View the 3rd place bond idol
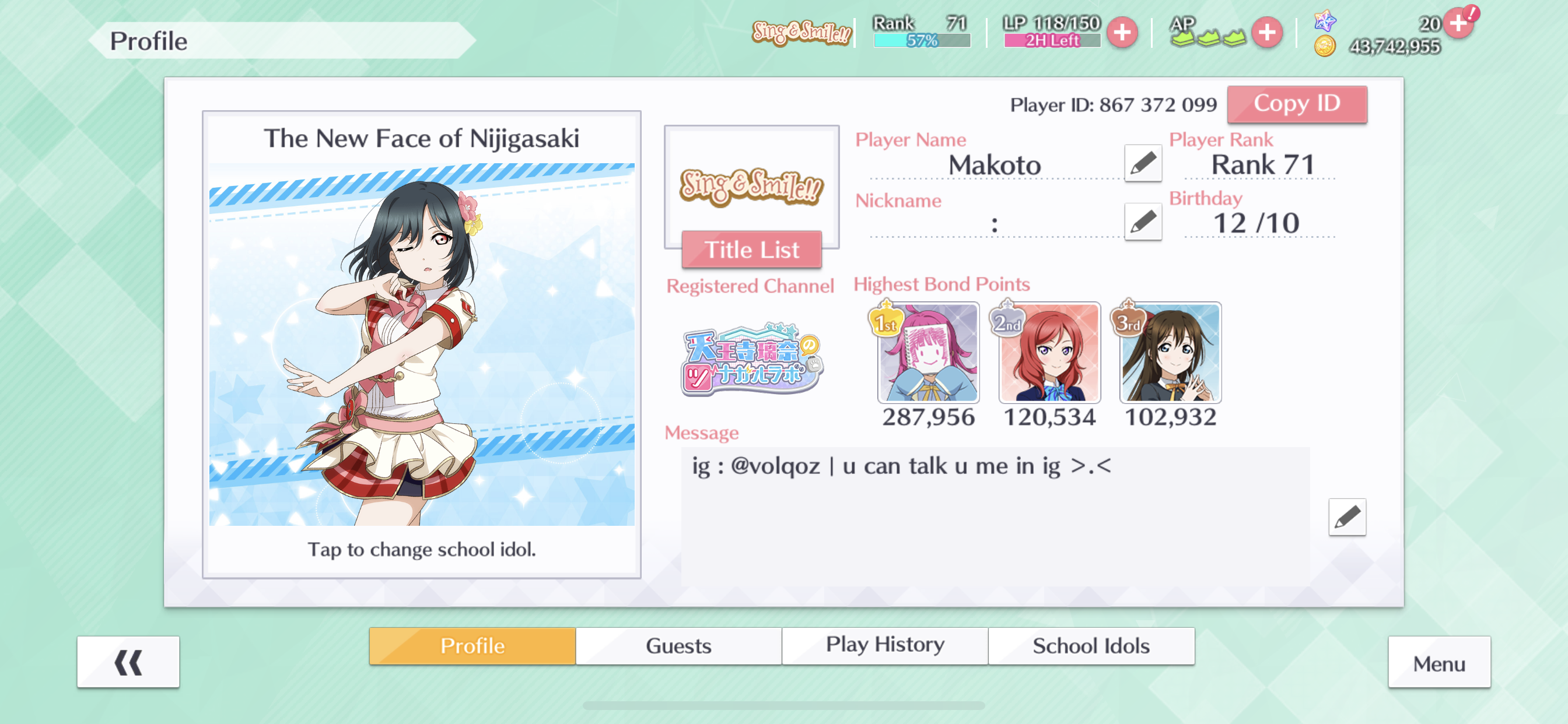The image size is (1568, 724). (1170, 353)
